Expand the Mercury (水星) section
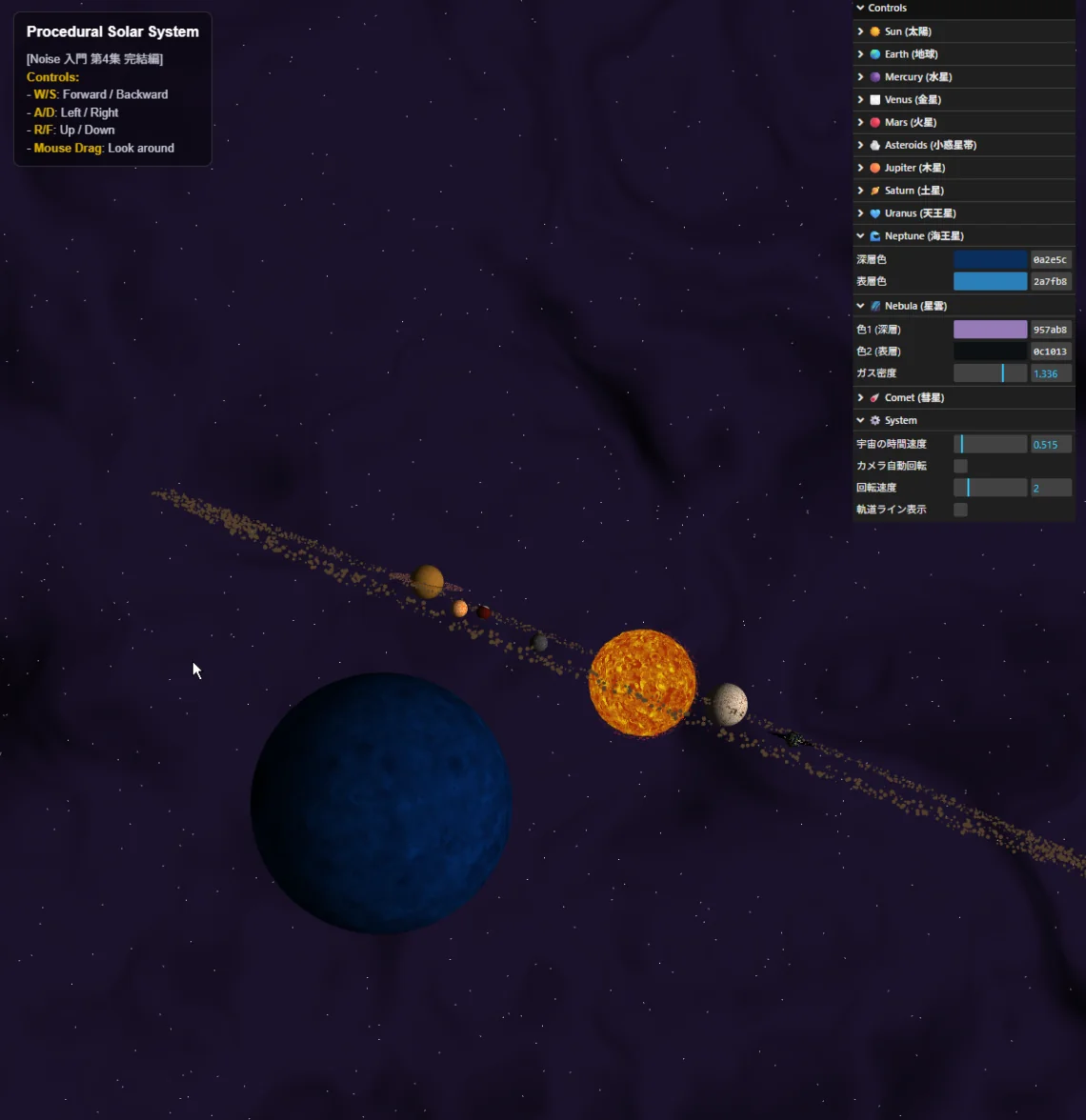Image resolution: width=1086 pixels, height=1120 pixels. pyautogui.click(x=917, y=77)
